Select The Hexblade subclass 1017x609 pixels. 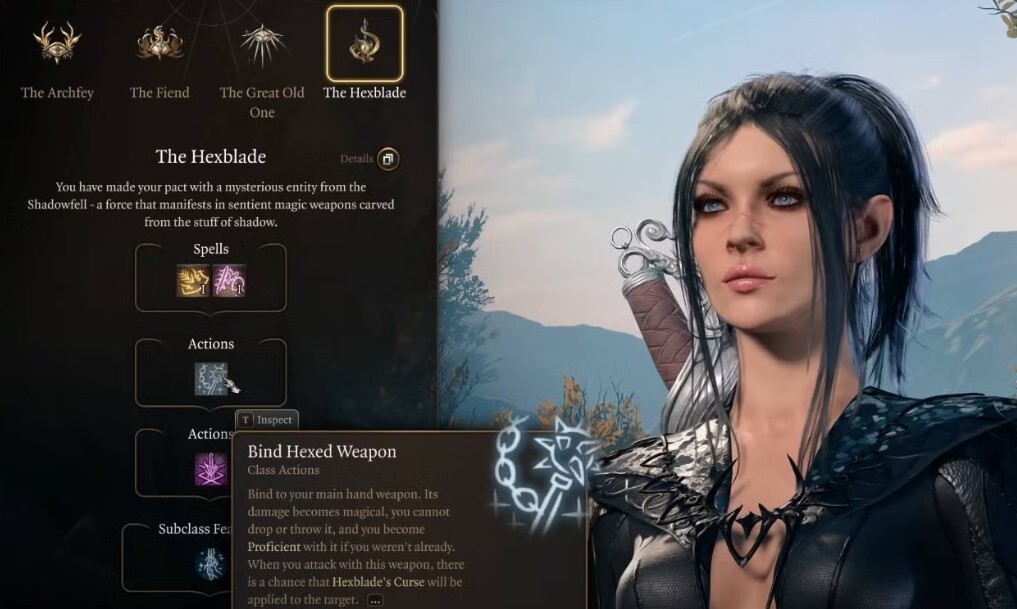tap(364, 45)
